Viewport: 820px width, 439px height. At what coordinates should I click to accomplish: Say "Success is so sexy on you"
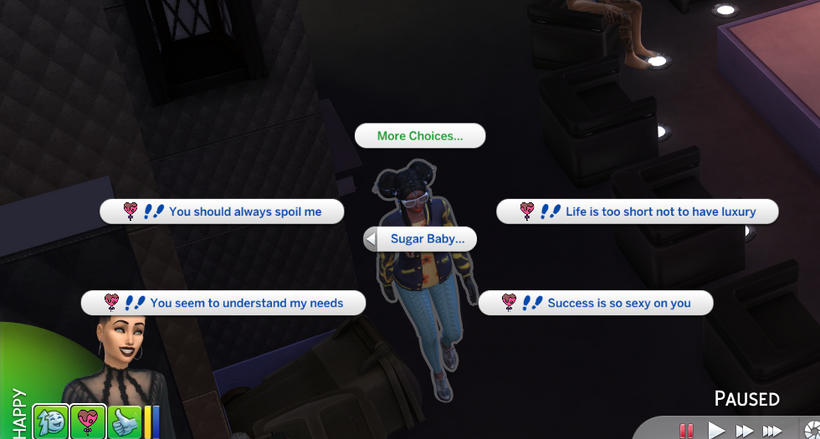click(x=596, y=303)
